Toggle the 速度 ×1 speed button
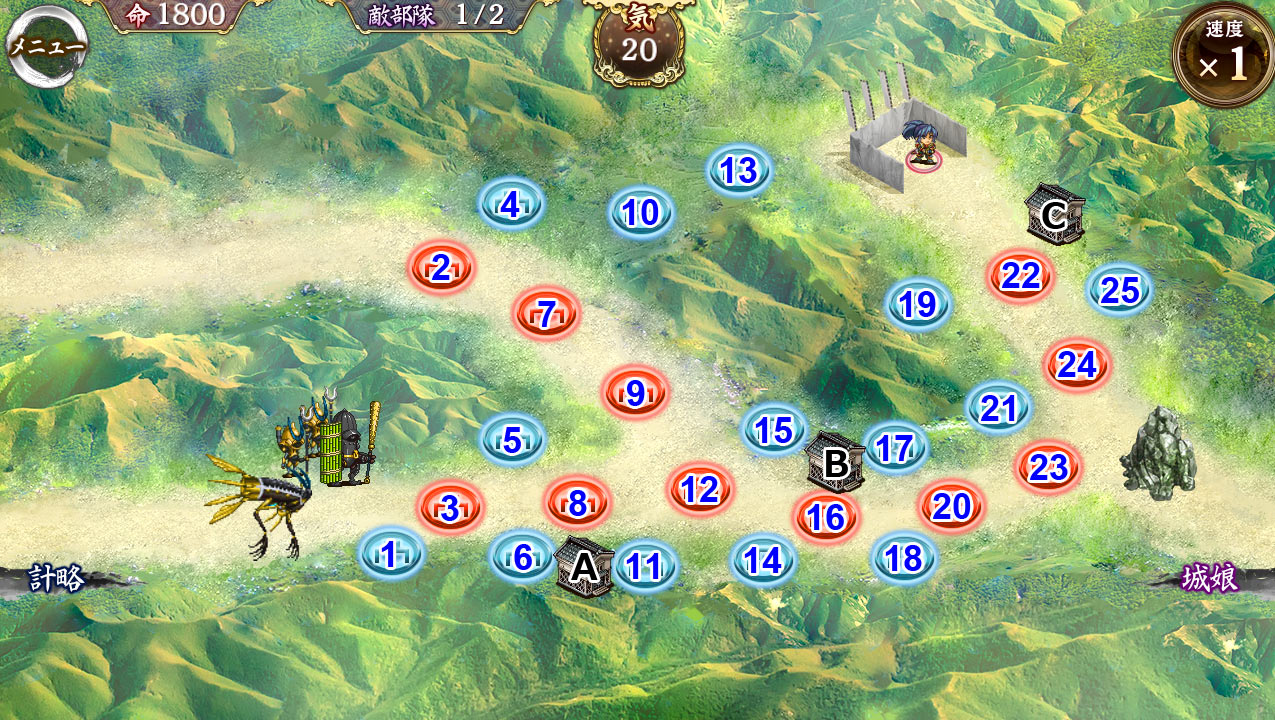The image size is (1275, 720). click(x=1224, y=56)
